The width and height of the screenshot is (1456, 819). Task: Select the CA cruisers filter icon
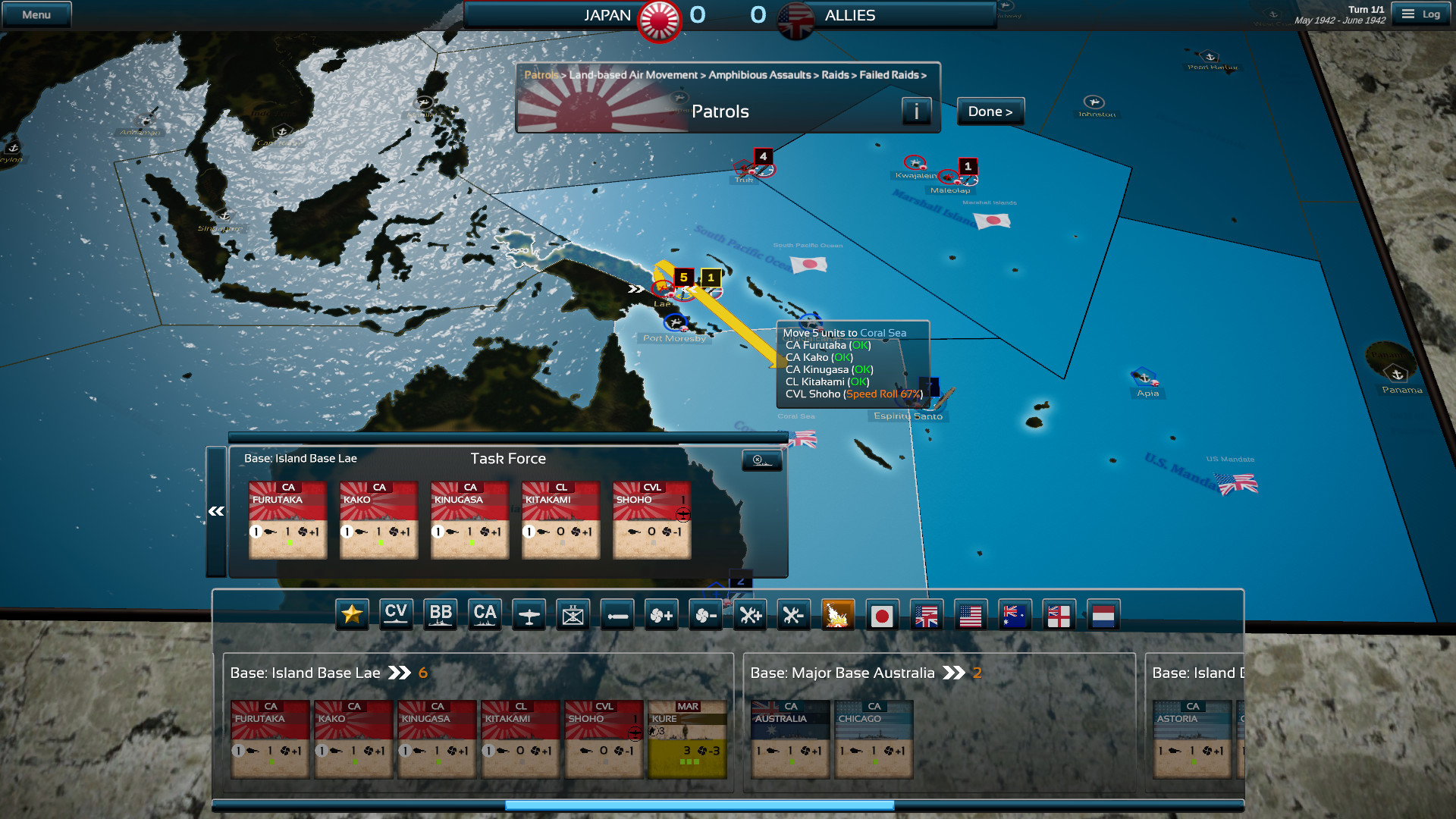point(485,615)
